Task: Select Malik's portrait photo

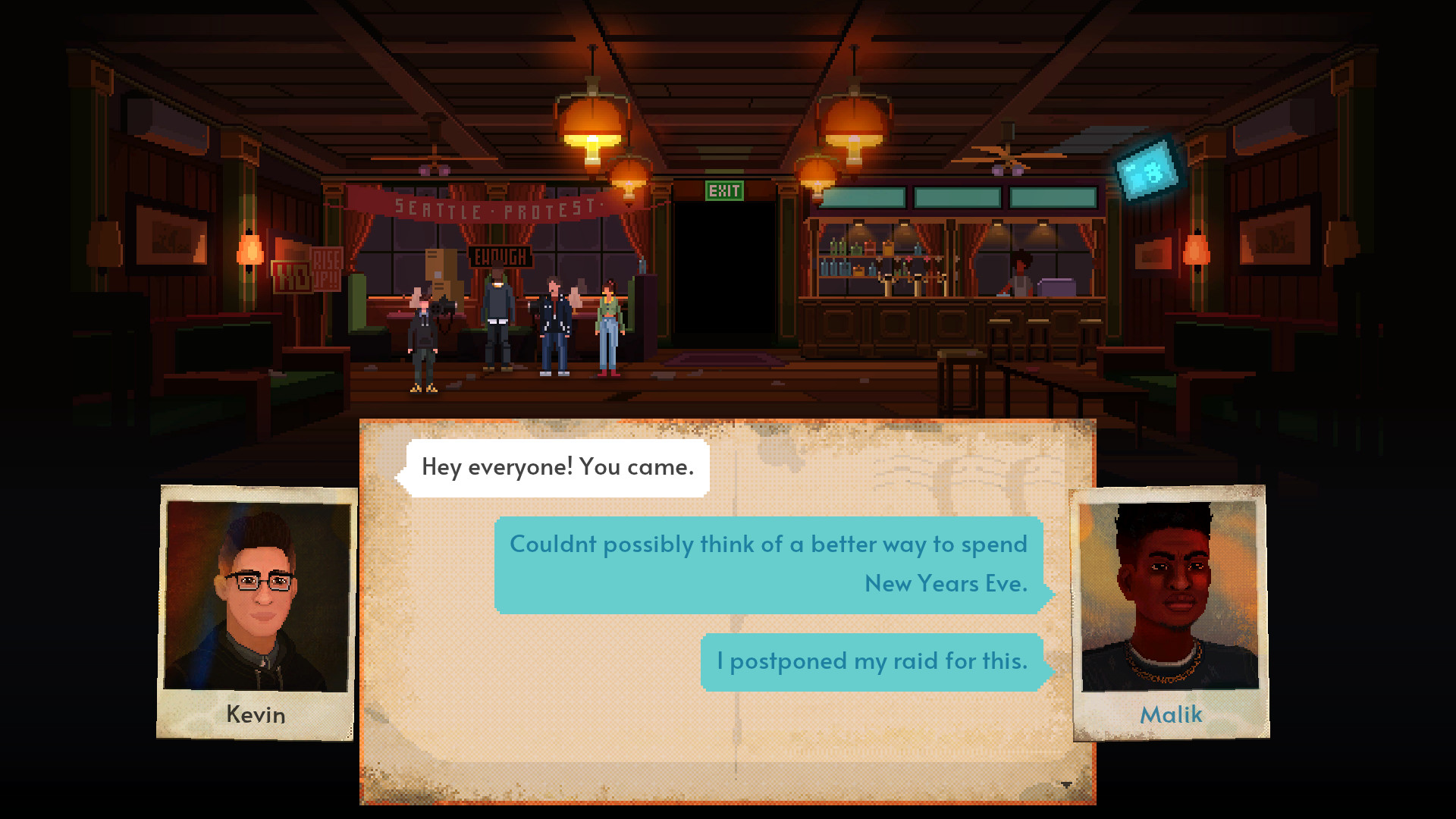Action: [x=1170, y=596]
